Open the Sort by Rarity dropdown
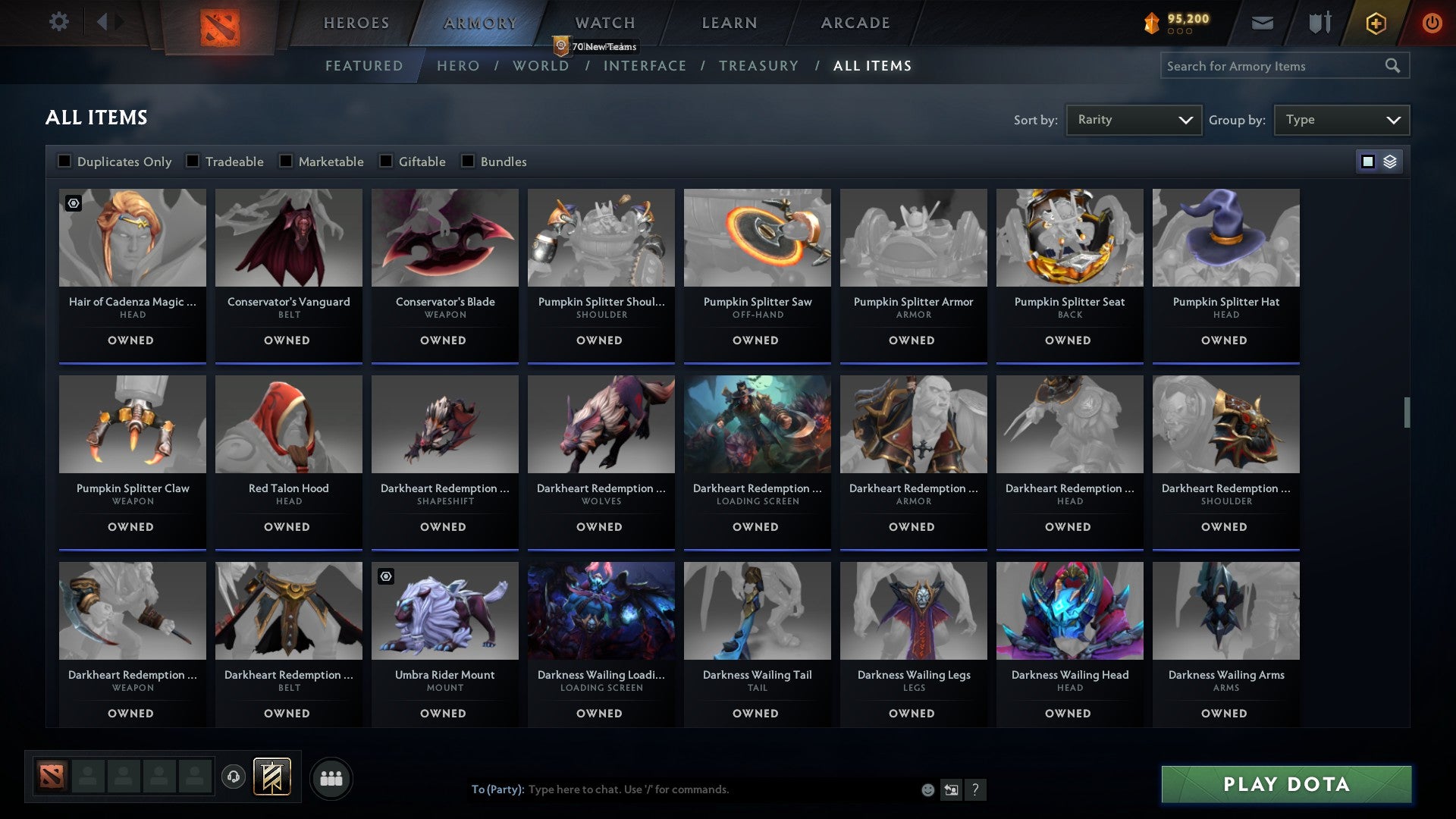 click(1133, 119)
